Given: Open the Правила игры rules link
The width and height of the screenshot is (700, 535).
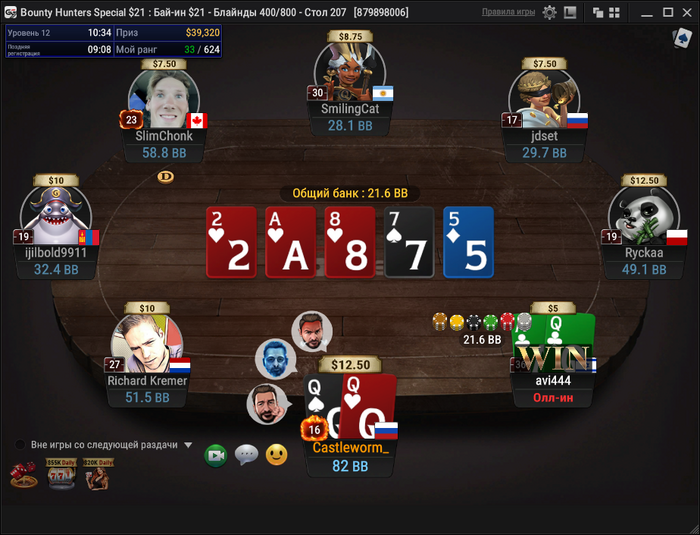Looking at the screenshot, I should [509, 13].
